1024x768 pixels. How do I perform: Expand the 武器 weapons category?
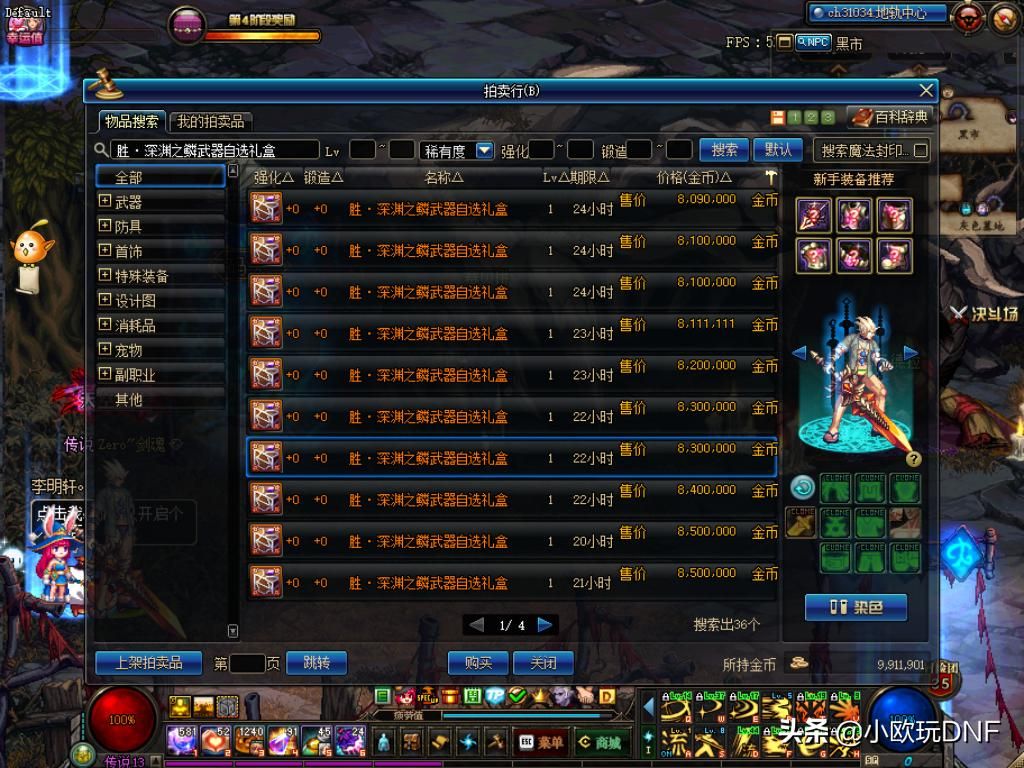(105, 202)
